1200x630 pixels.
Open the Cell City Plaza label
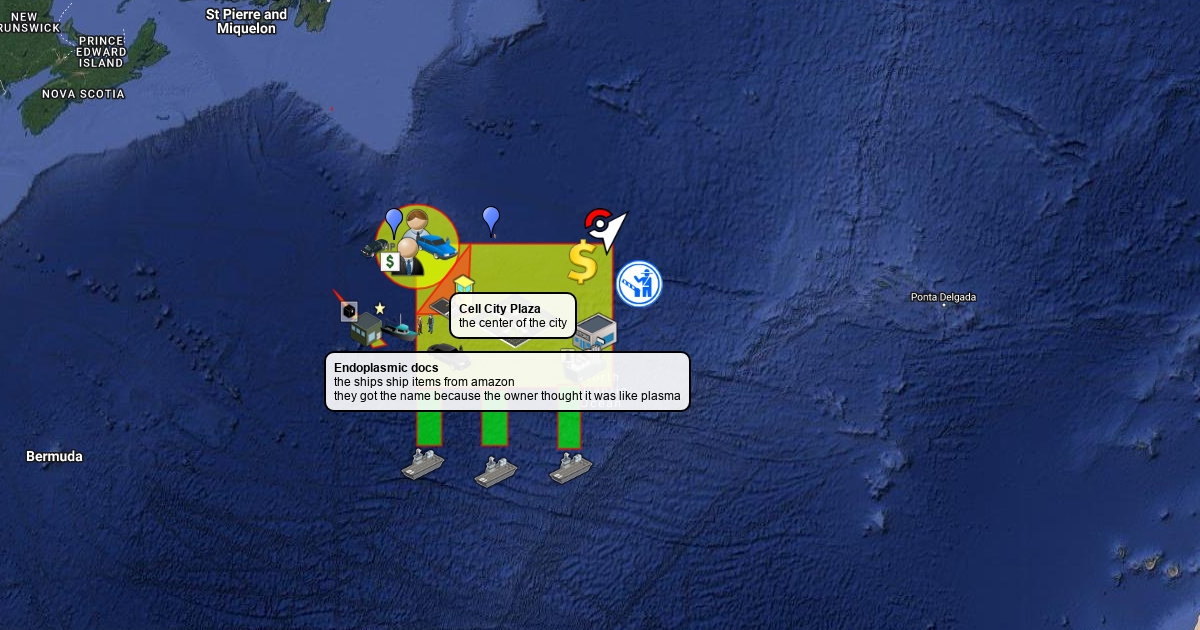pos(513,315)
